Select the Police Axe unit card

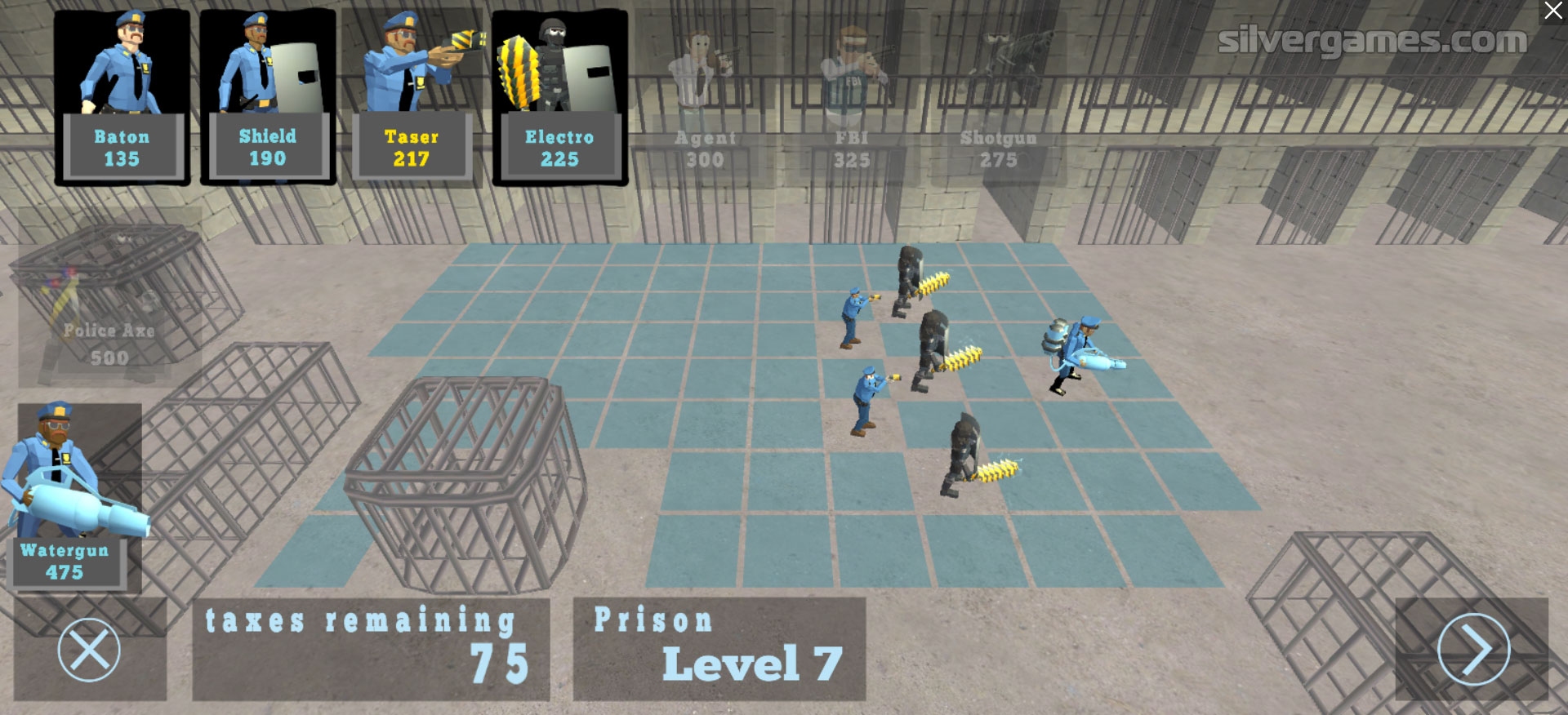(x=109, y=298)
